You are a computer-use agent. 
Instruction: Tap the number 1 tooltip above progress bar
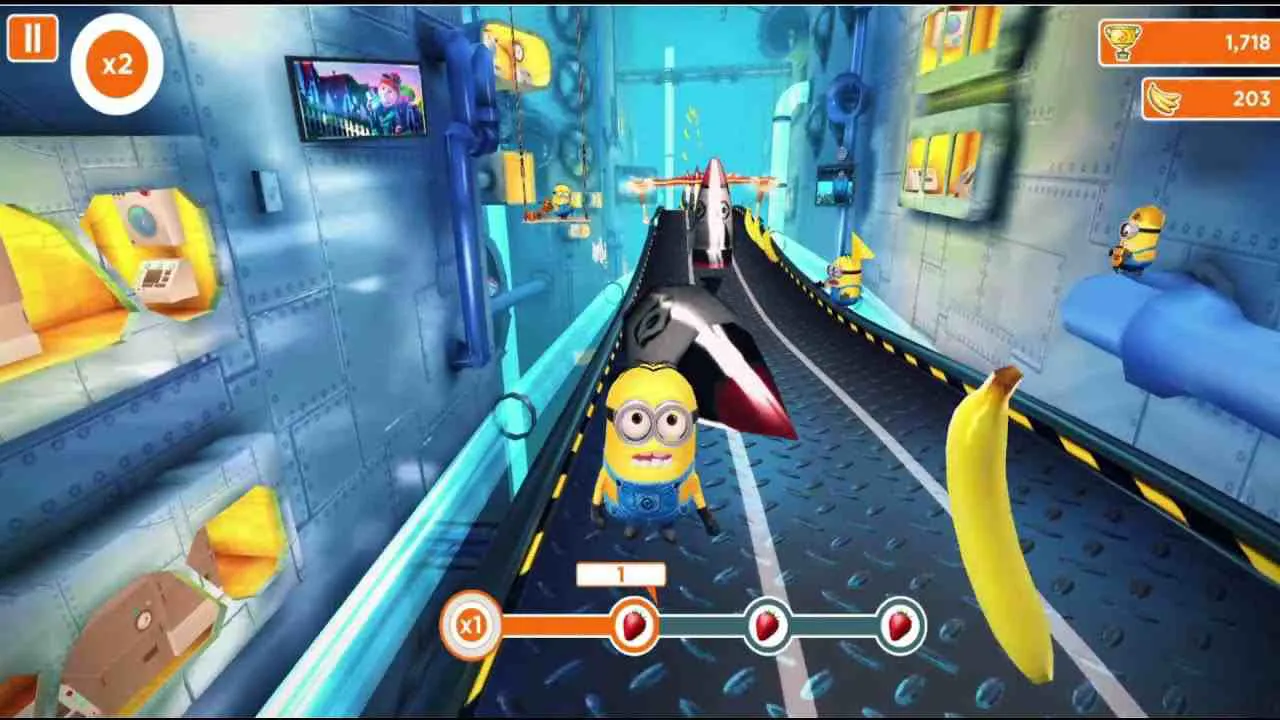click(x=620, y=573)
